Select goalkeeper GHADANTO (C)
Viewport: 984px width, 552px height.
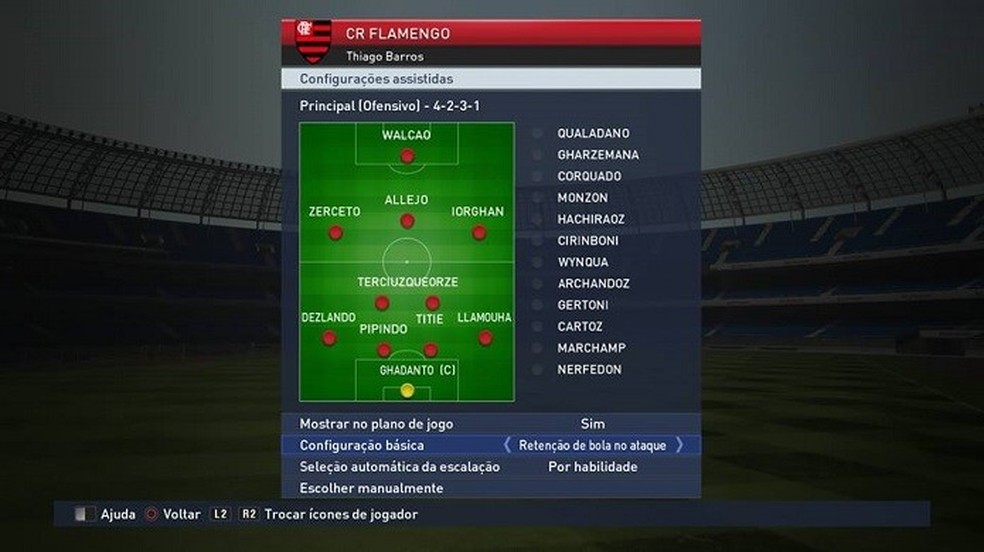click(x=407, y=389)
